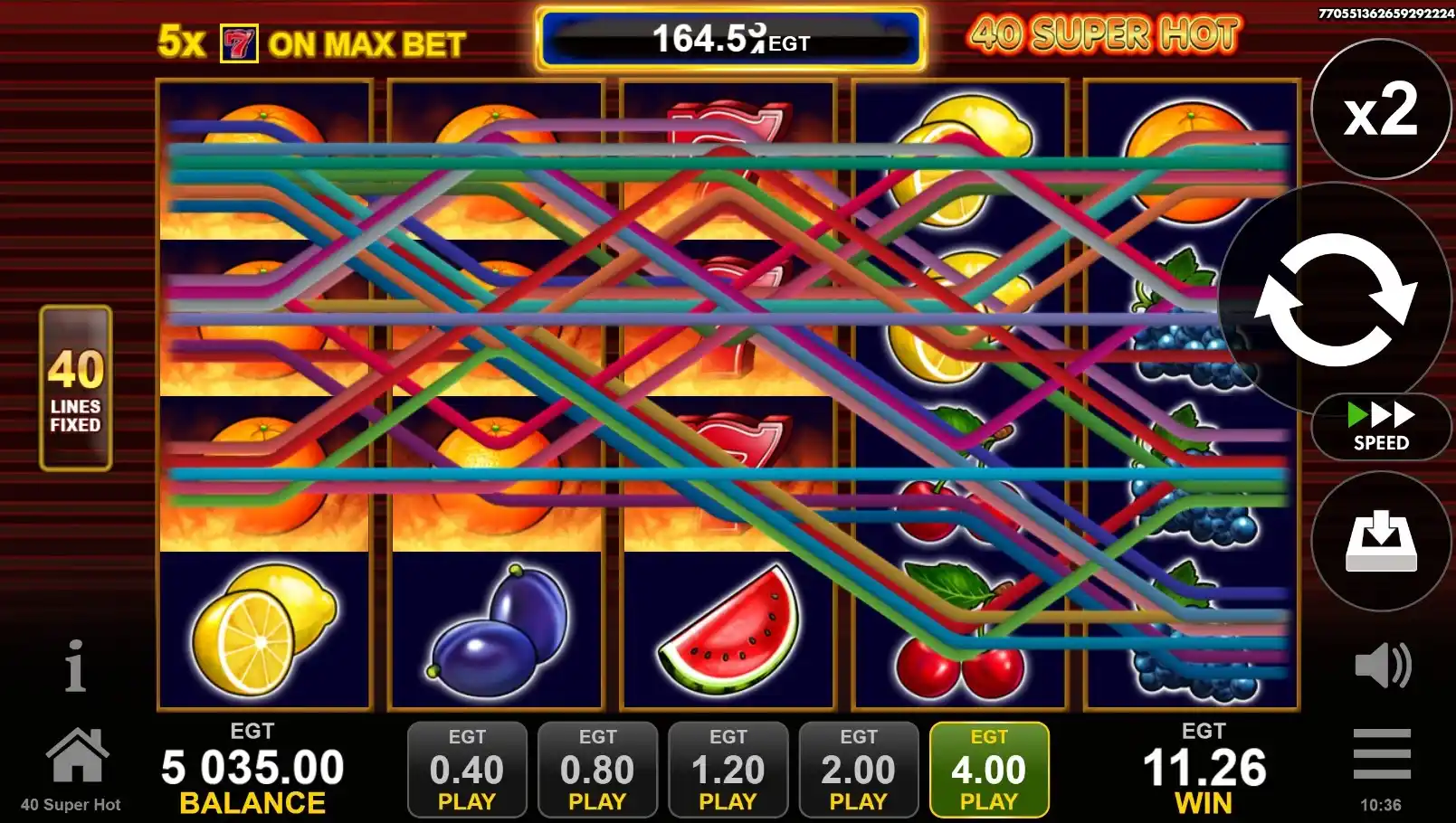The image size is (1456, 823).
Task: Select the 1.20 EGT play bet
Action: click(x=728, y=770)
